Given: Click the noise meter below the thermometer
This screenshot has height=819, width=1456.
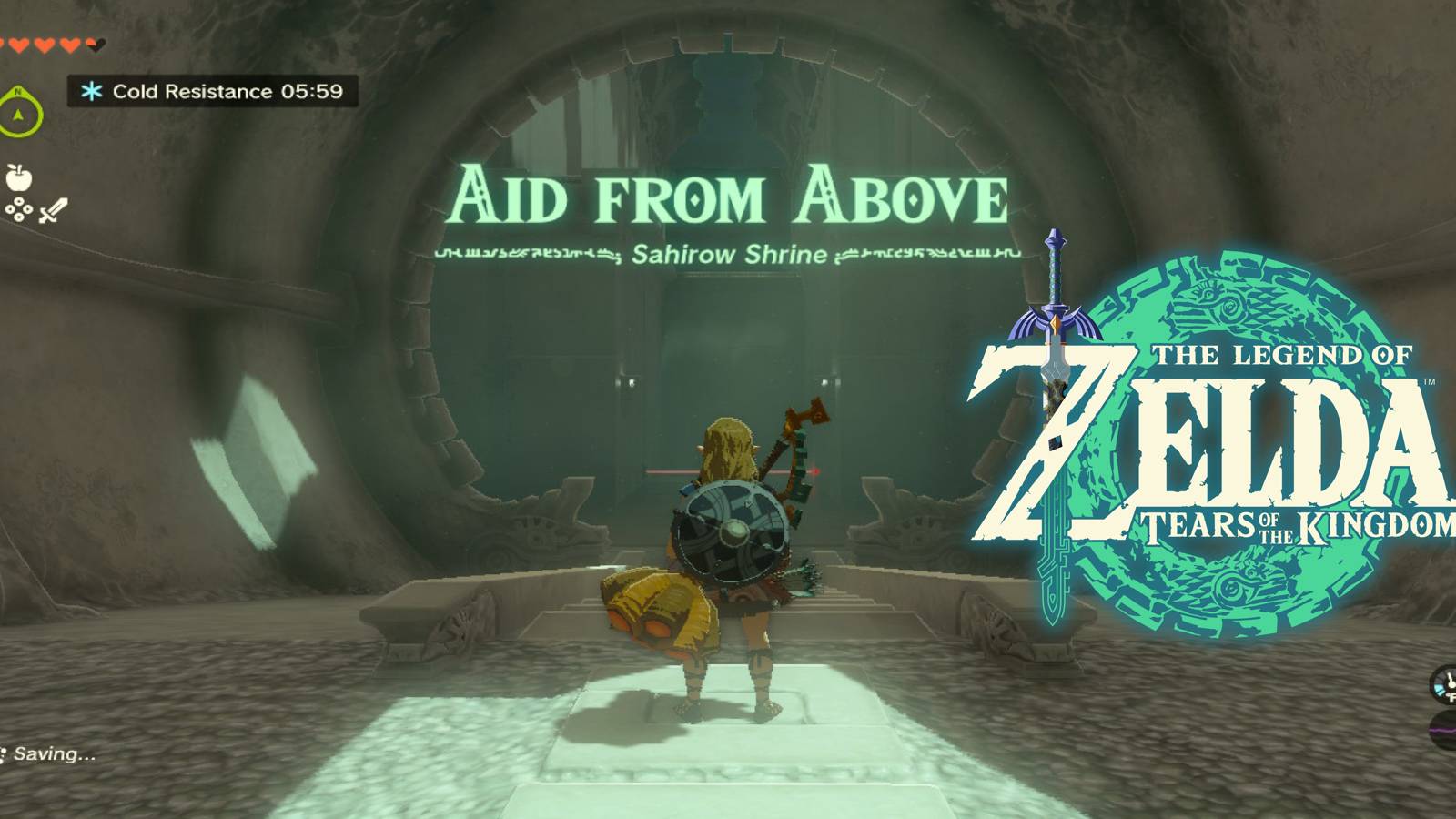Looking at the screenshot, I should pyautogui.click(x=1447, y=728).
